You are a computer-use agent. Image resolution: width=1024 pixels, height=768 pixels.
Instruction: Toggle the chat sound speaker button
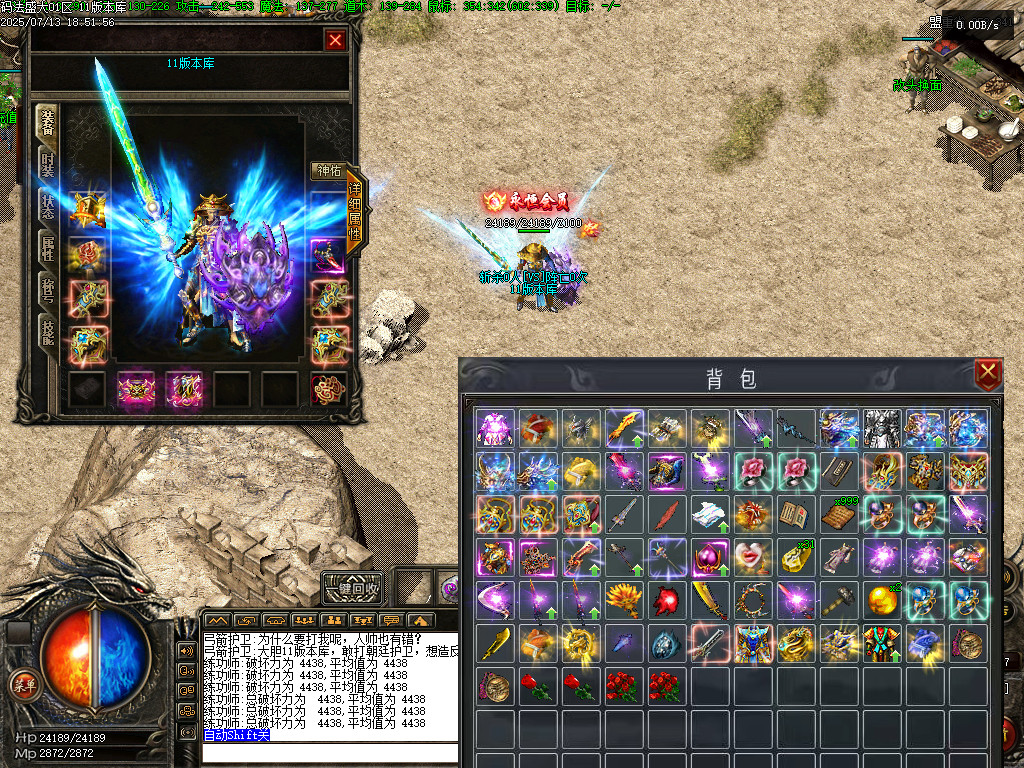[x=186, y=650]
